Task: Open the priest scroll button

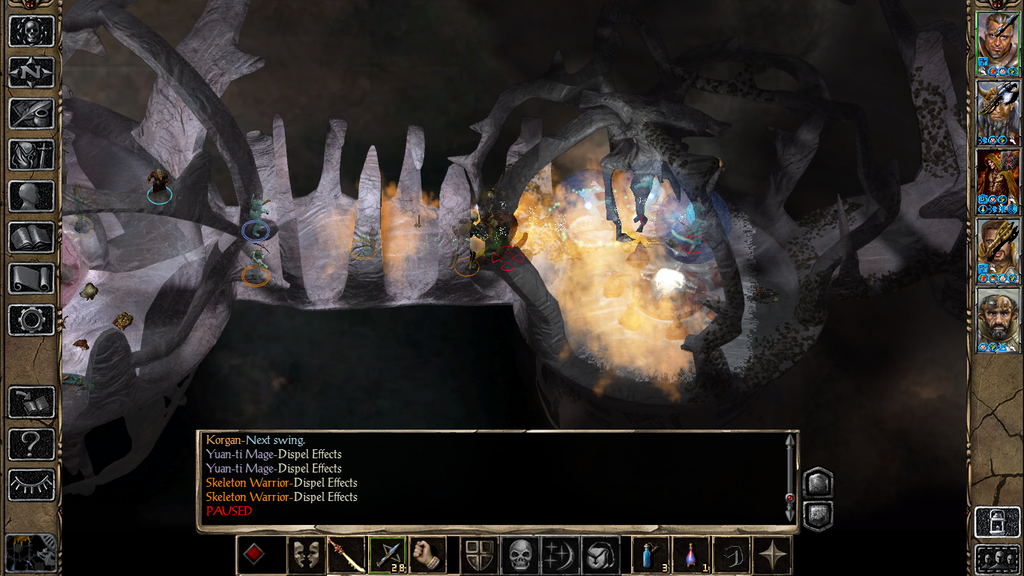Action: (x=31, y=279)
